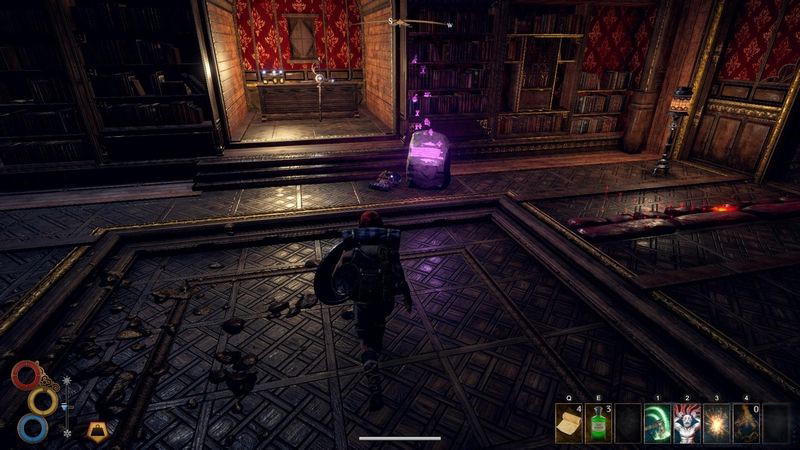Cast the bright spark burst skill
800x450 pixels.
pos(717,423)
